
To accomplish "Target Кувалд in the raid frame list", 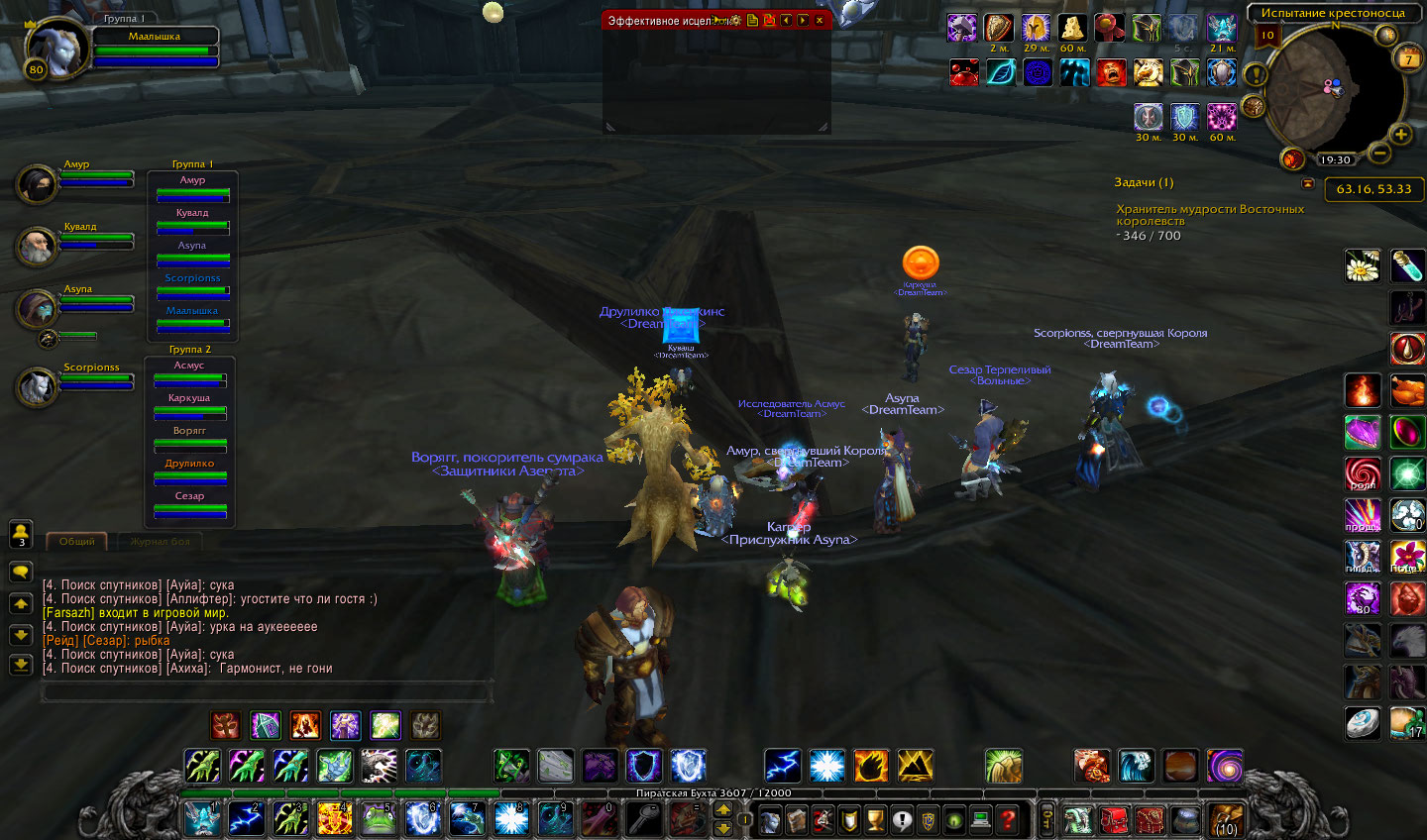I will pos(192,221).
